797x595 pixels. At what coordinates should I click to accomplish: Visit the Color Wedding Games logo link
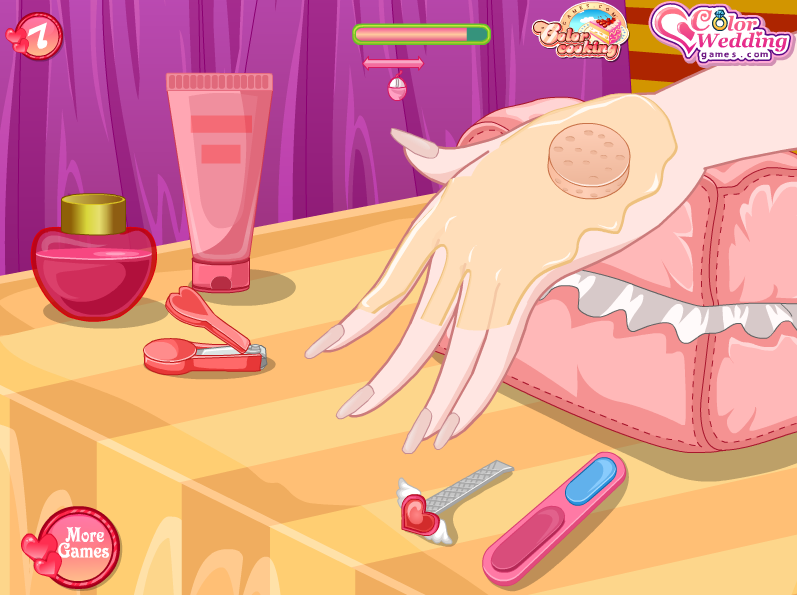(720, 32)
